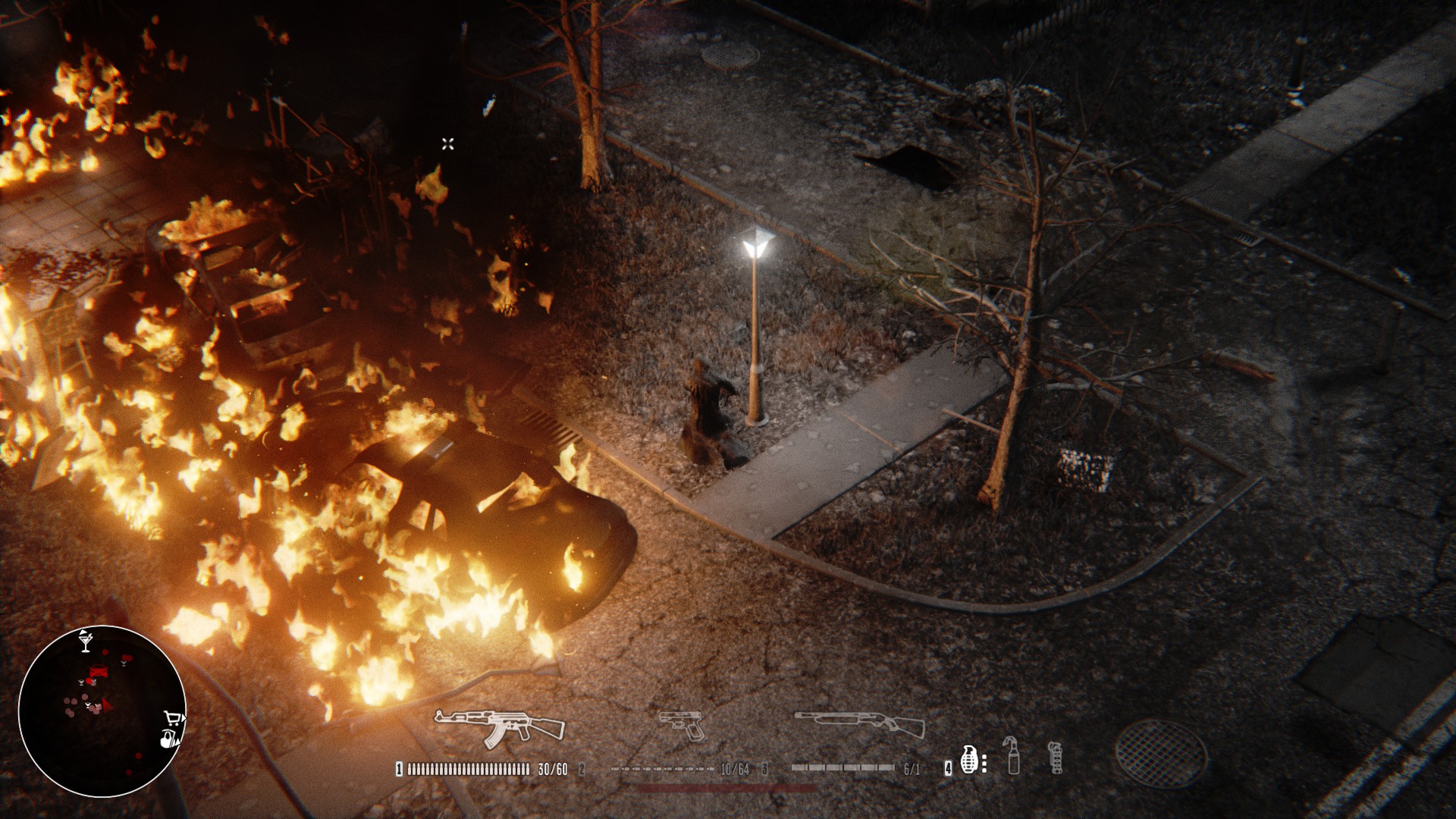Viewport: 1456px width, 819px height.
Task: Click the red car marker on minimap
Action: point(99,671)
